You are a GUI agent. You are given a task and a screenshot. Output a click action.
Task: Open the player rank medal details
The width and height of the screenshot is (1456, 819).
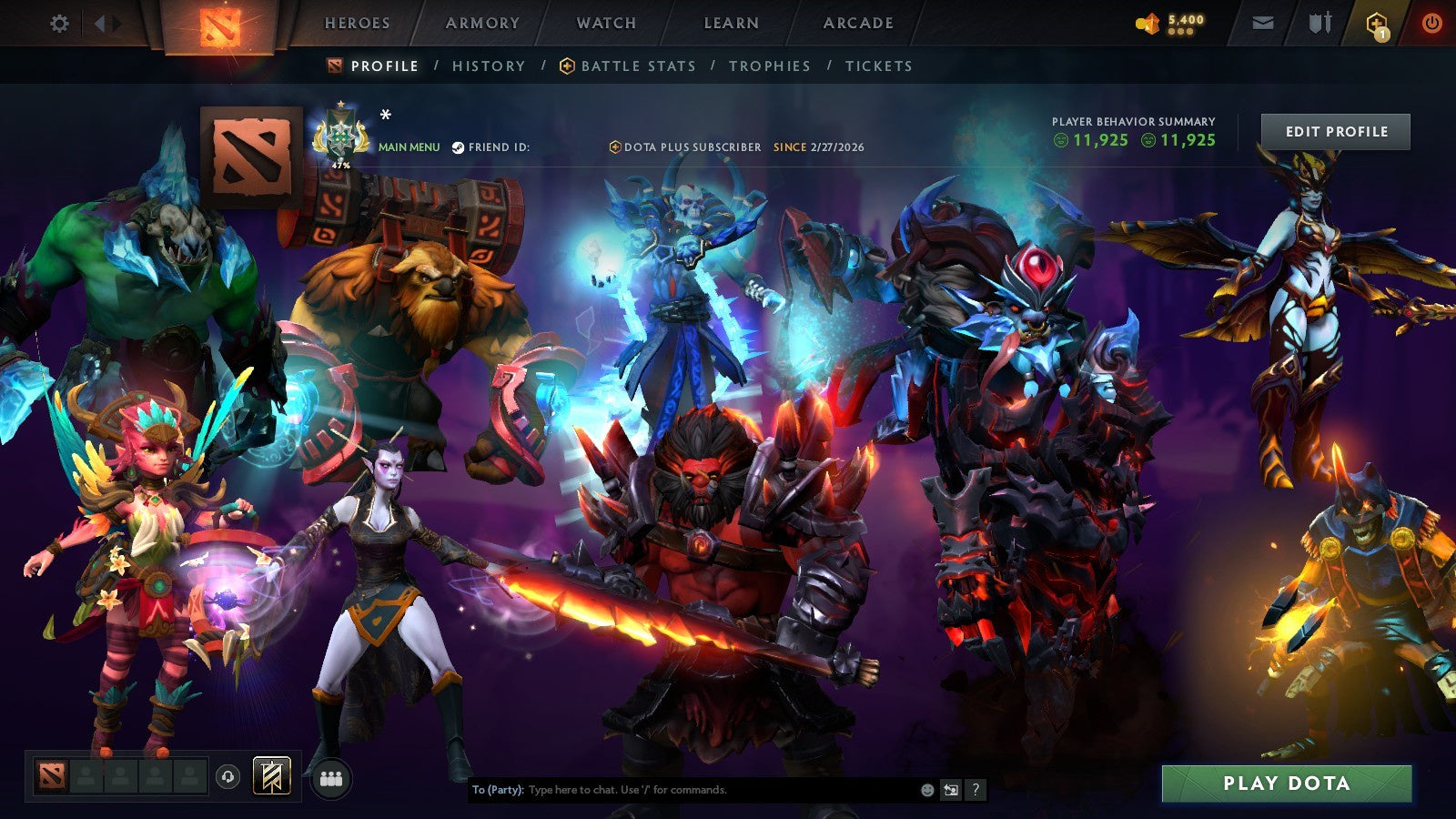click(341, 136)
